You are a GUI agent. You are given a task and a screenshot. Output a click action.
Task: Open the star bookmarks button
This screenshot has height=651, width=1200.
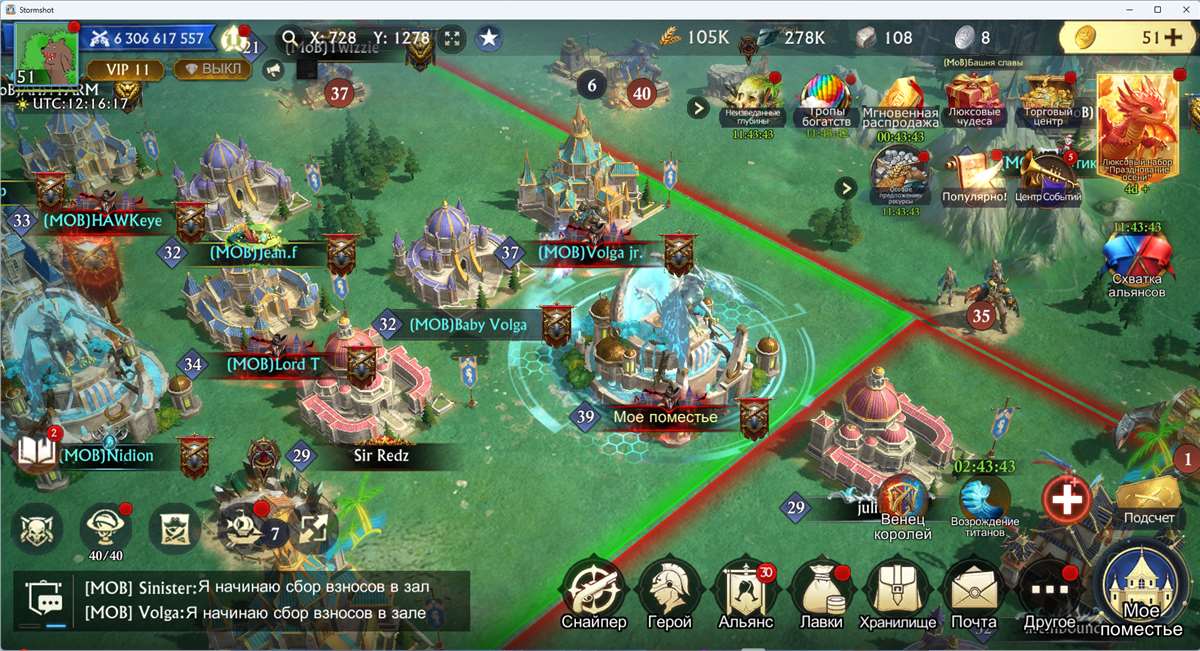pyautogui.click(x=488, y=39)
